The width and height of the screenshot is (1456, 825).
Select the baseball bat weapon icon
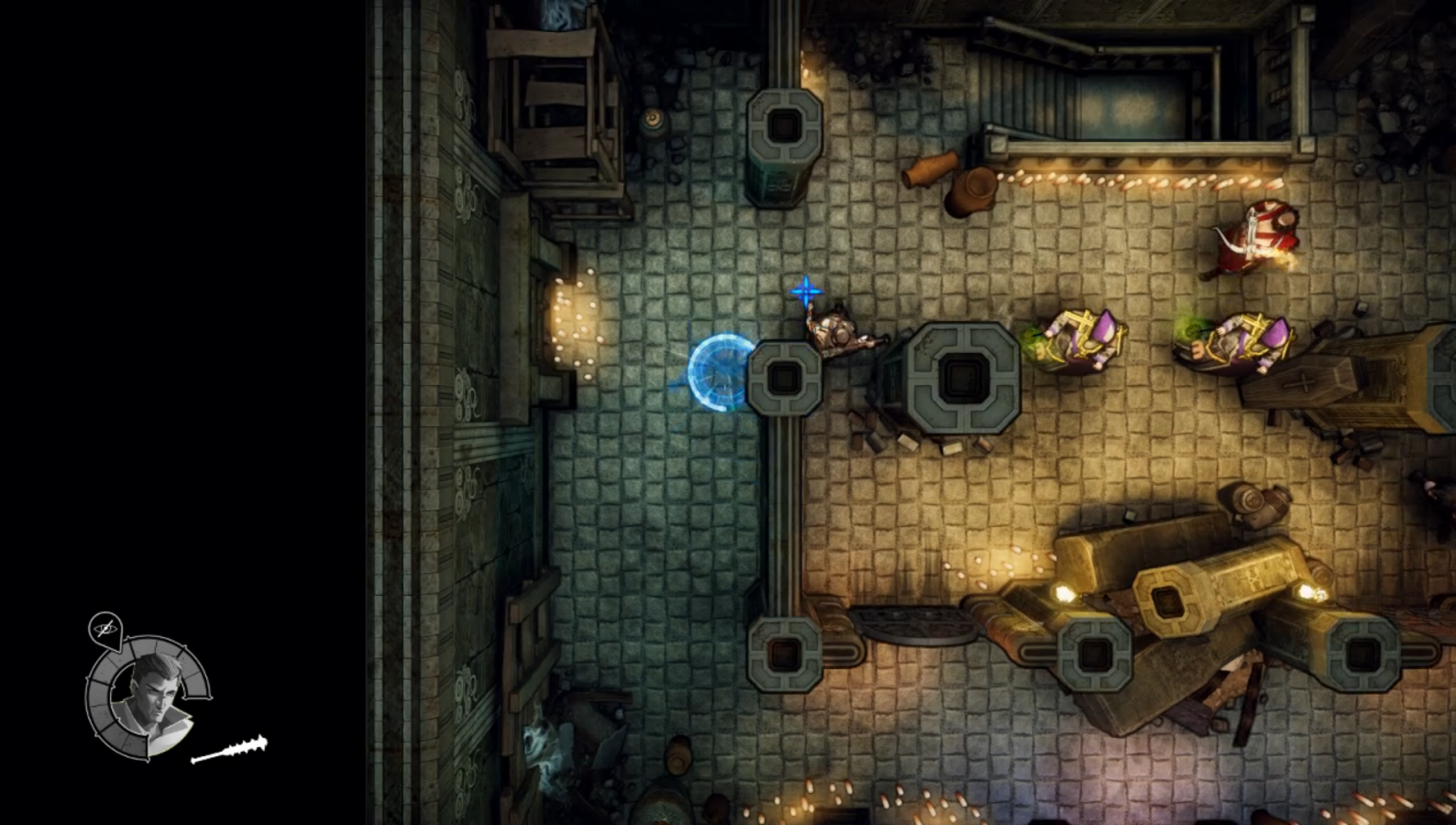pos(232,747)
